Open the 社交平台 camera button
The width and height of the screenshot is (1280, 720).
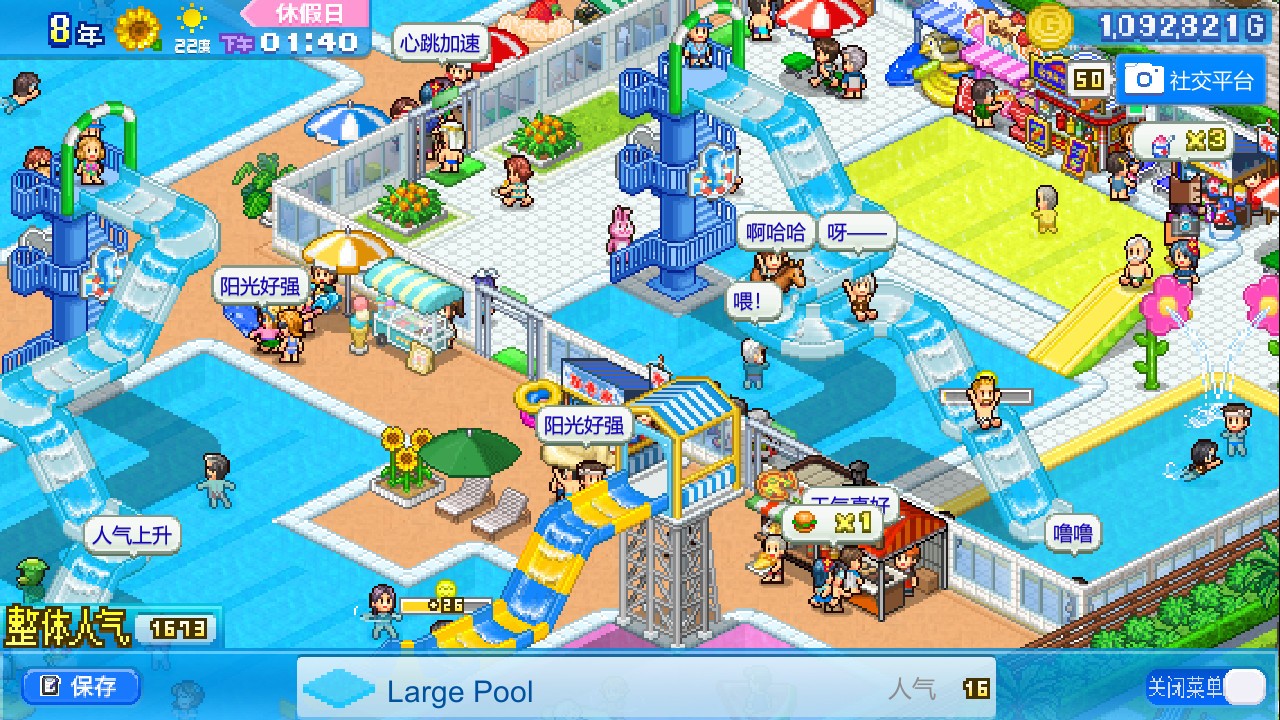click(x=1189, y=80)
